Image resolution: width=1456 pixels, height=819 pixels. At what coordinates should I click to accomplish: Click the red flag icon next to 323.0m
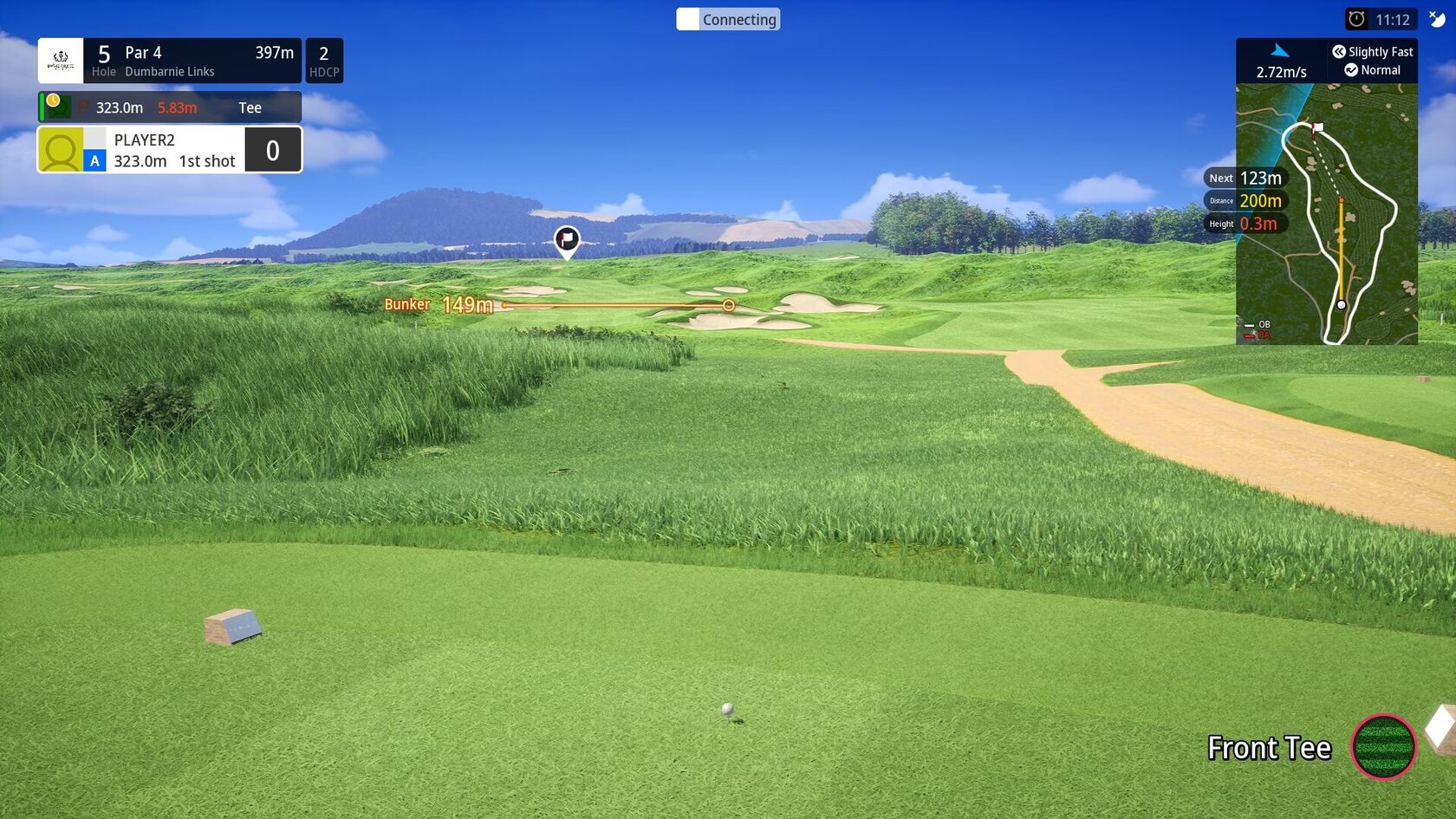[x=81, y=107]
